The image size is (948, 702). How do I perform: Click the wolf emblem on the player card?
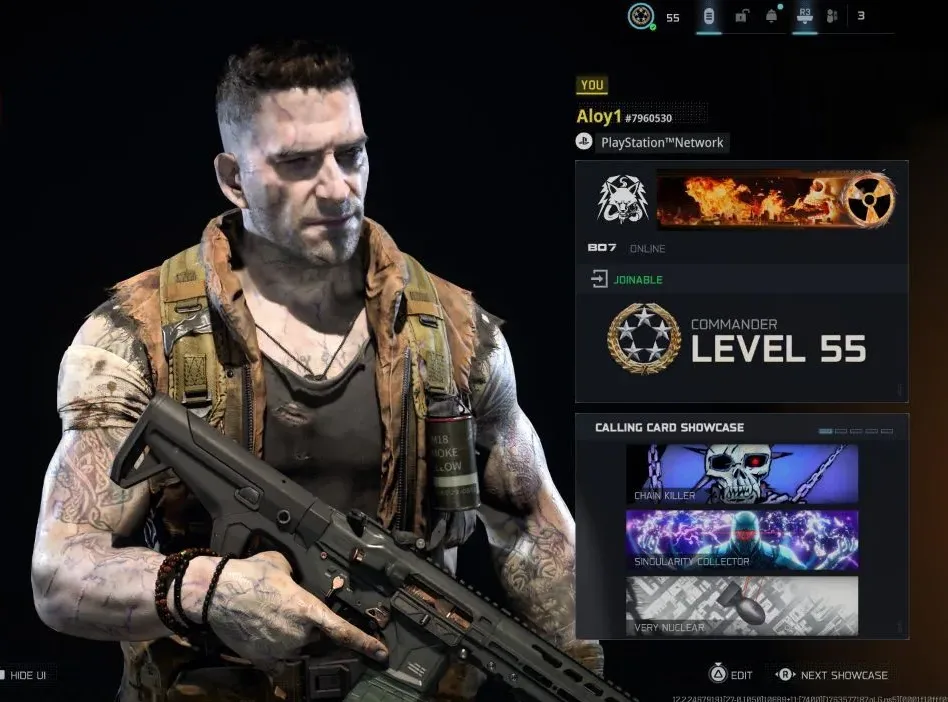[622, 199]
